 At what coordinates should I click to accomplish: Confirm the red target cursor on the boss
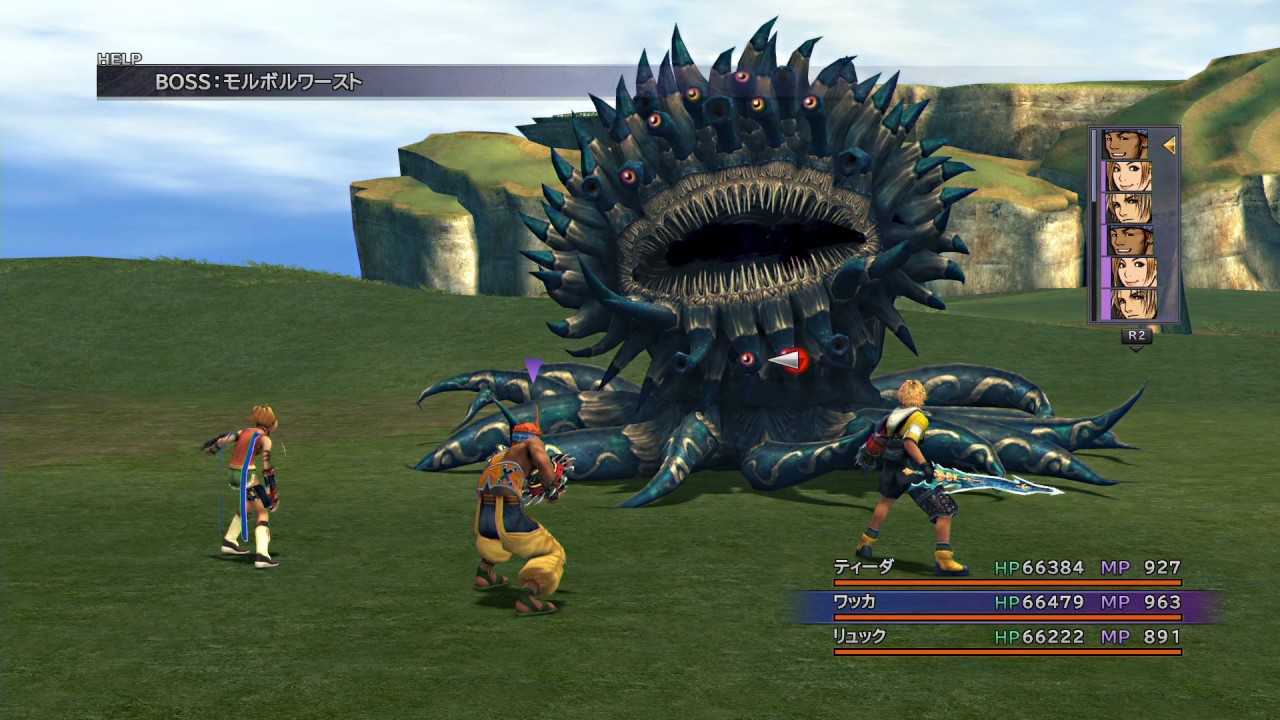[x=791, y=360]
